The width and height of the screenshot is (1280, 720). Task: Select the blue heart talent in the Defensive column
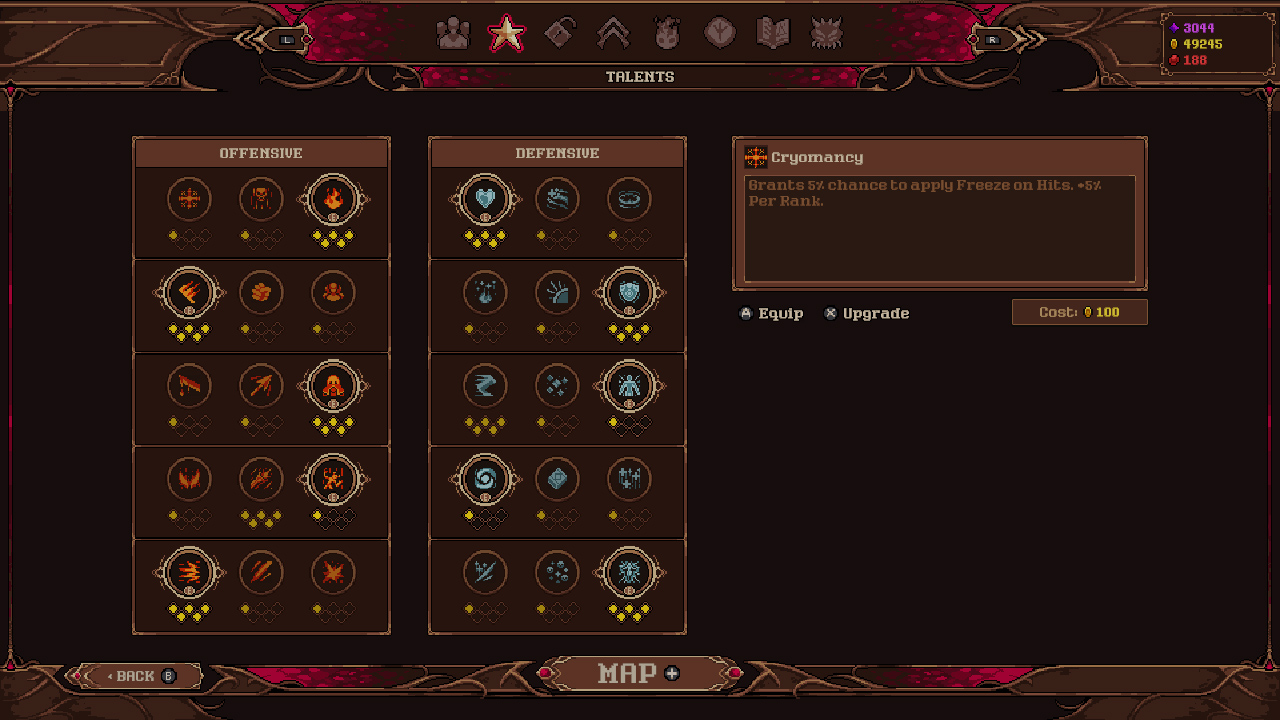486,199
